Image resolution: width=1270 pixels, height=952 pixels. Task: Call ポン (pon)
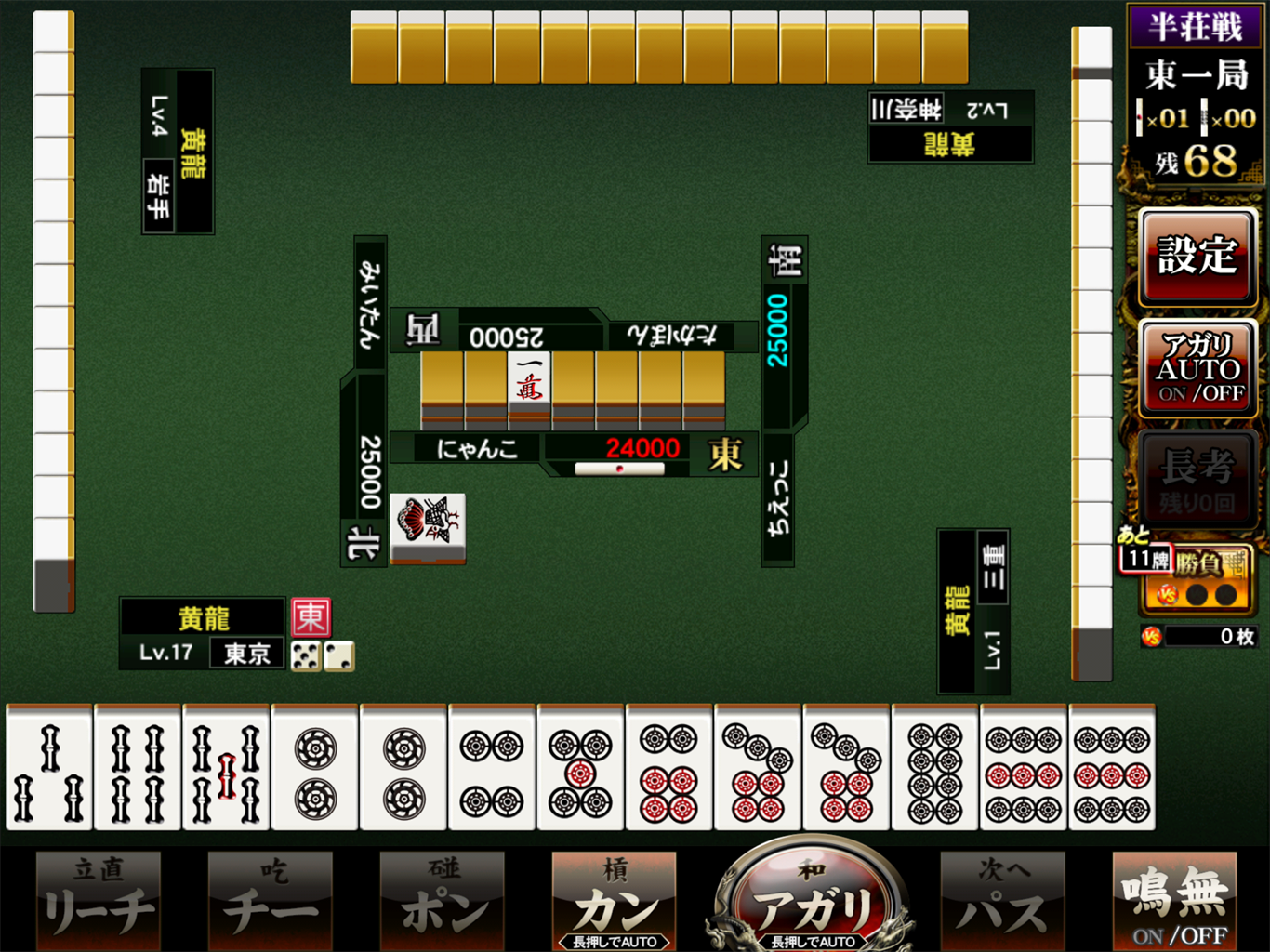point(443,899)
